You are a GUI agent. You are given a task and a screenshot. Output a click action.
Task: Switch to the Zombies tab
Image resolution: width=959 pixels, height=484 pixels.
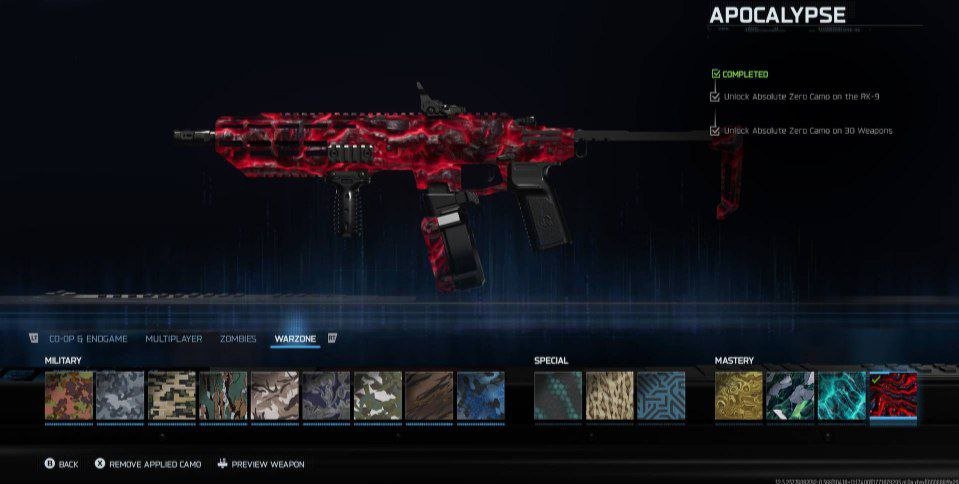pos(238,339)
